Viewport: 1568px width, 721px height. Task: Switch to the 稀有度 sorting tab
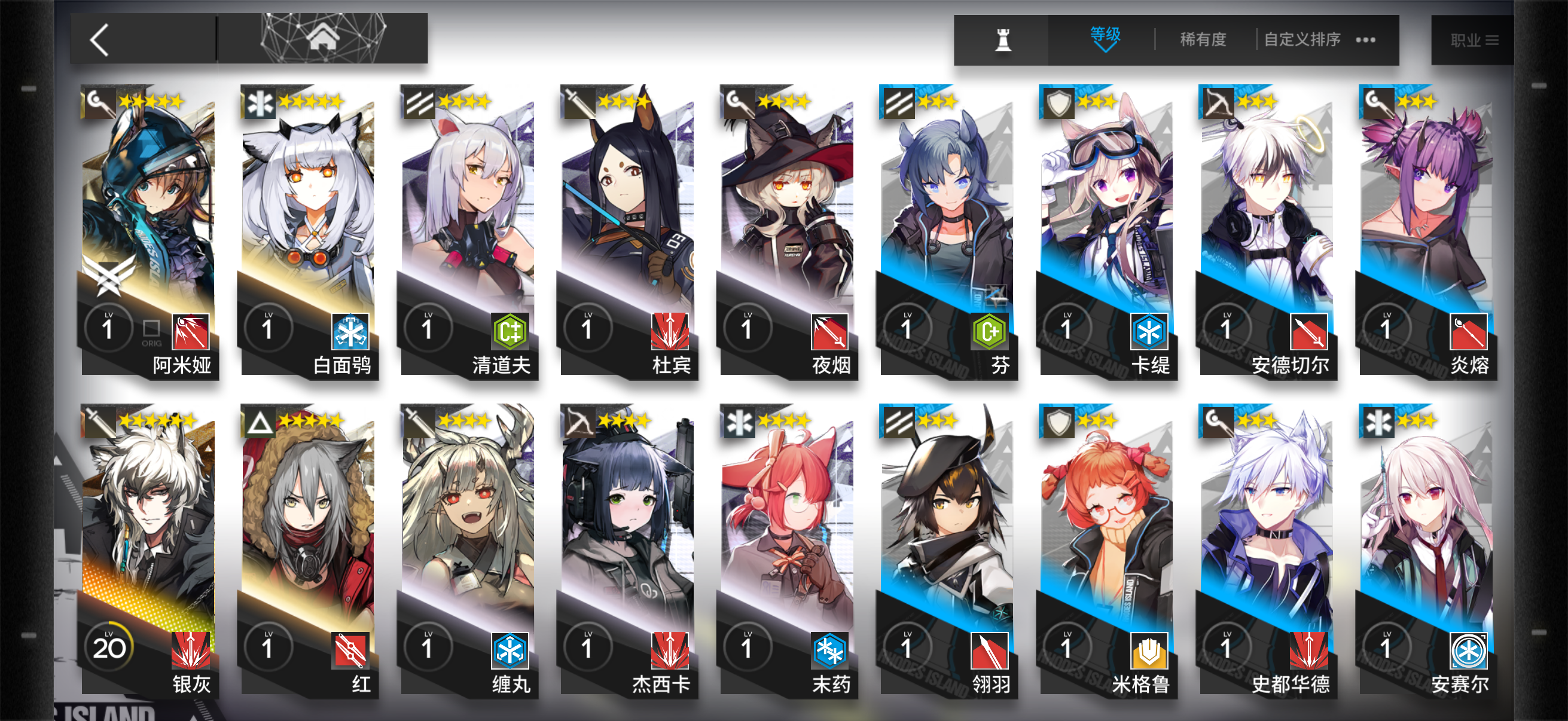1201,39
